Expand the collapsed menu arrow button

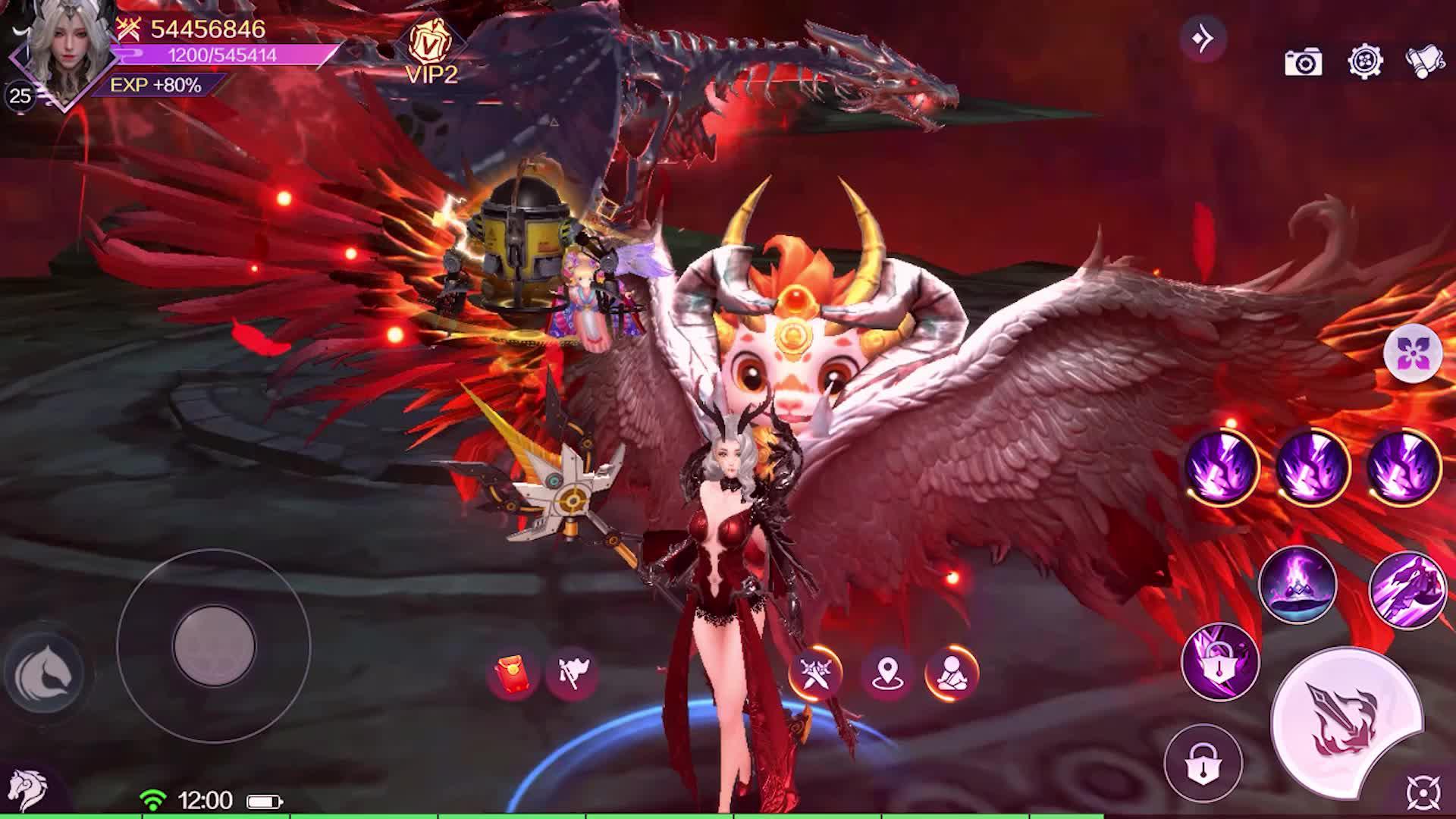[1203, 38]
